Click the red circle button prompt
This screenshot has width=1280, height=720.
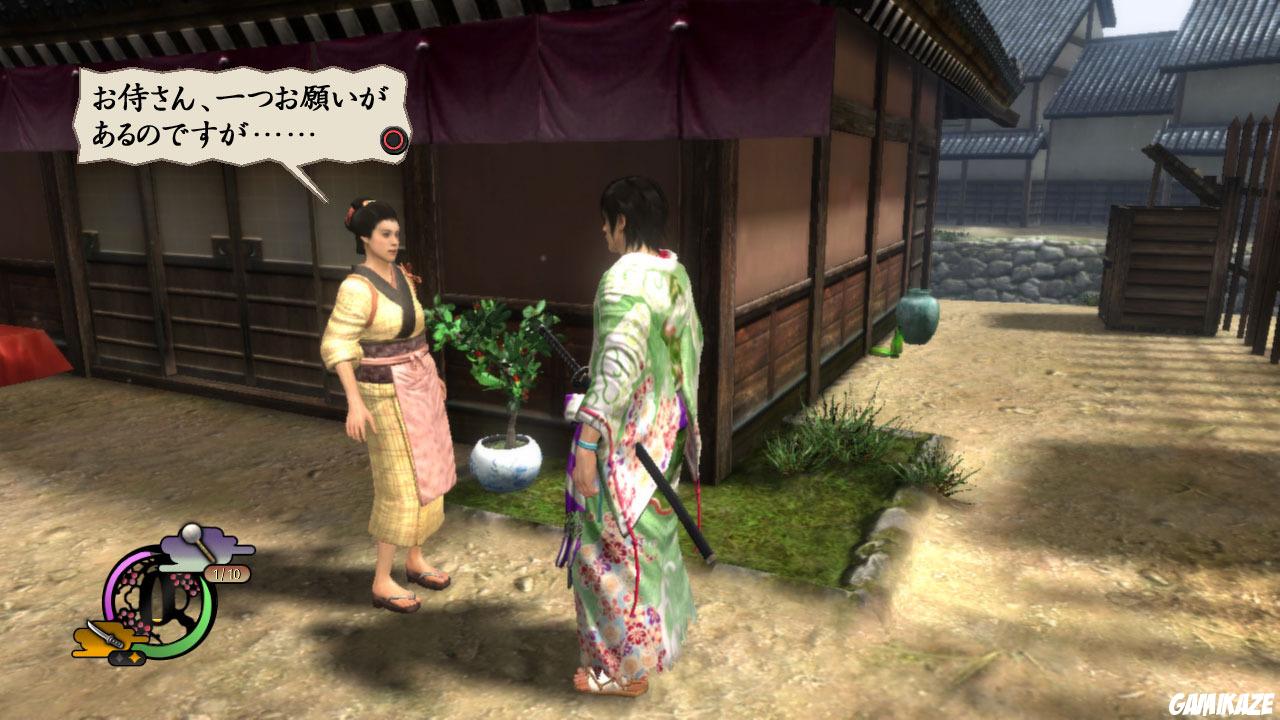(396, 141)
